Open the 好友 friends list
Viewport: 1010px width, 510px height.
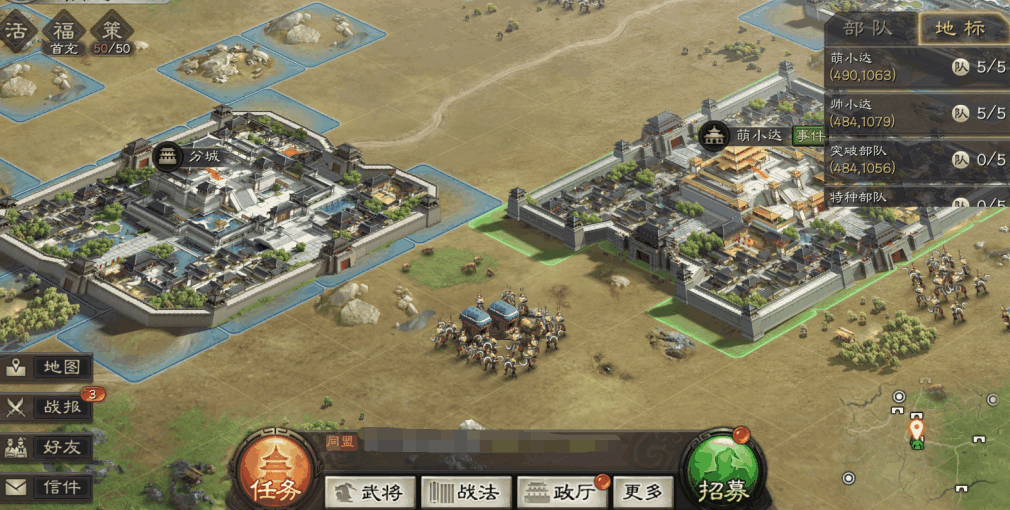point(48,447)
